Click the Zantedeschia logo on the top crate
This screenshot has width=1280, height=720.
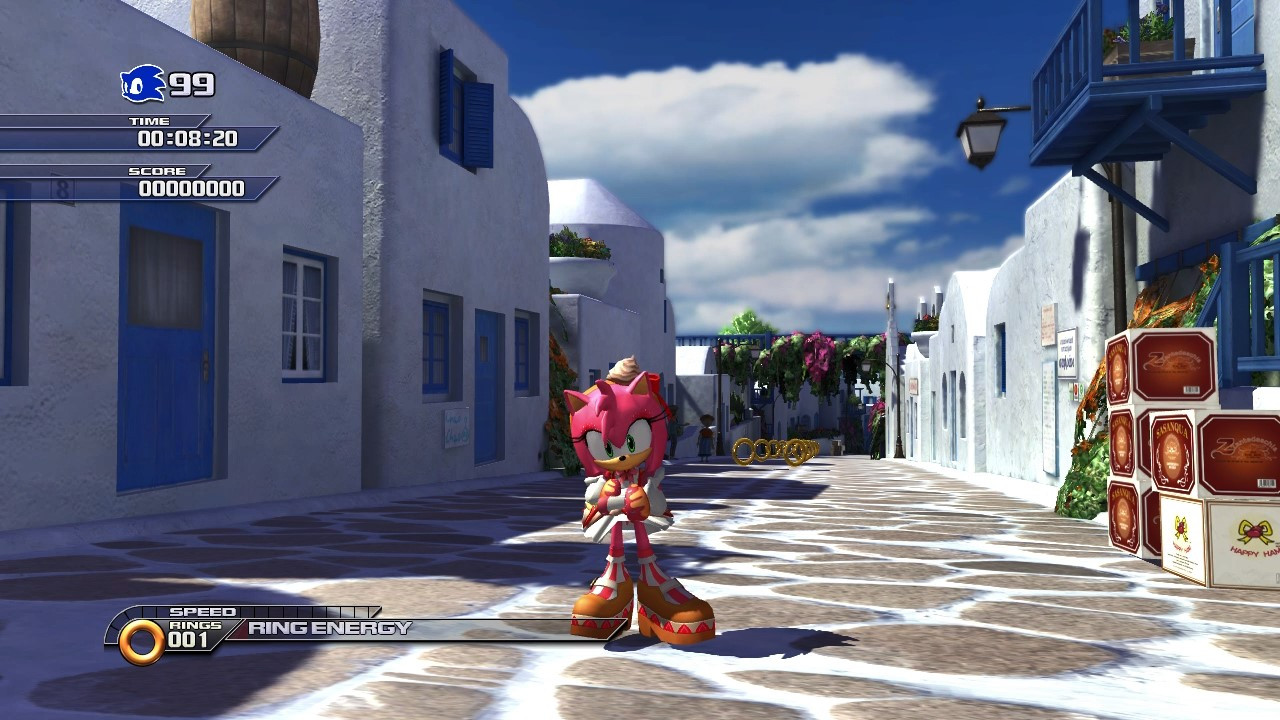click(1169, 362)
